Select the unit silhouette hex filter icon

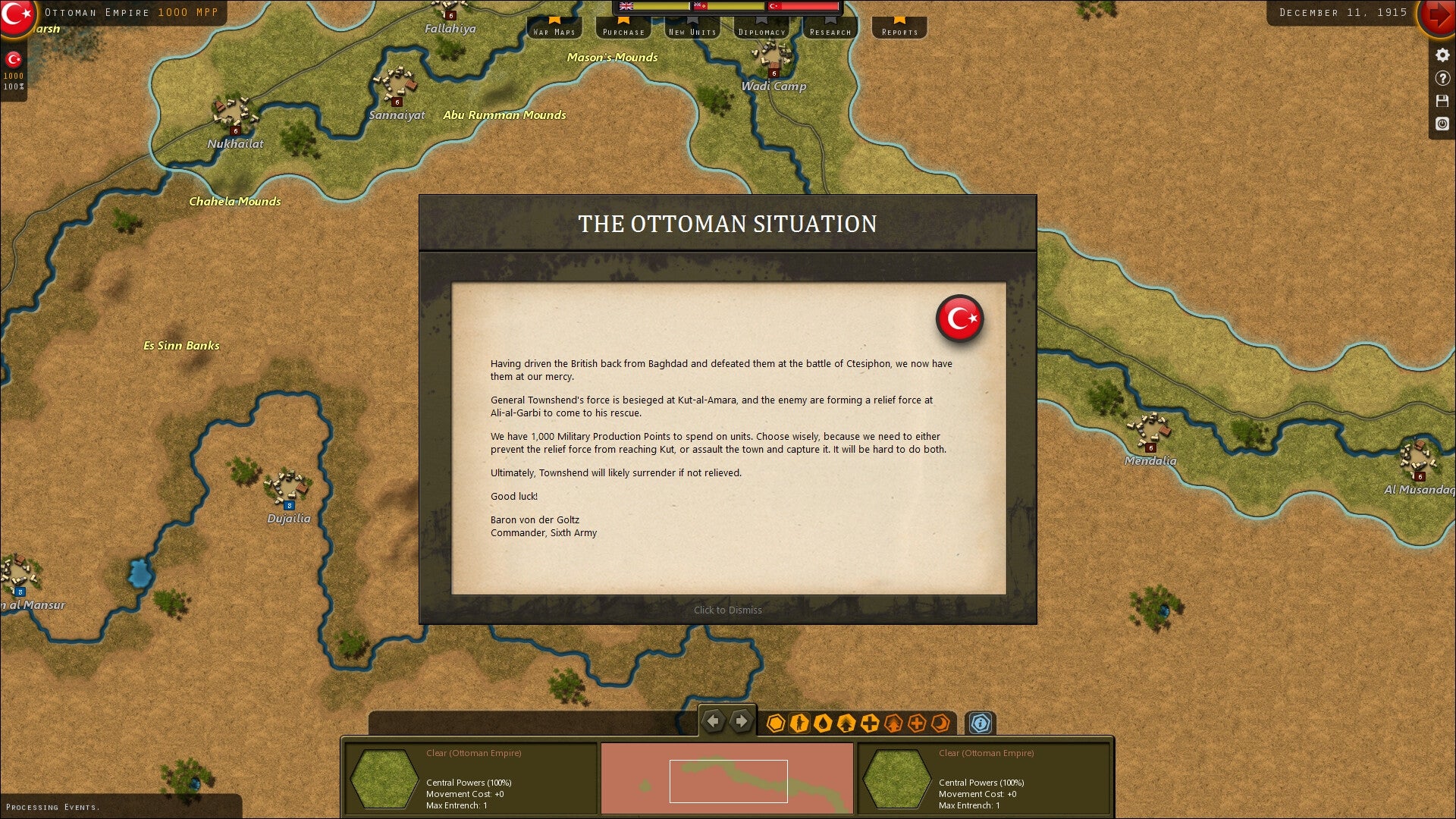(x=800, y=723)
